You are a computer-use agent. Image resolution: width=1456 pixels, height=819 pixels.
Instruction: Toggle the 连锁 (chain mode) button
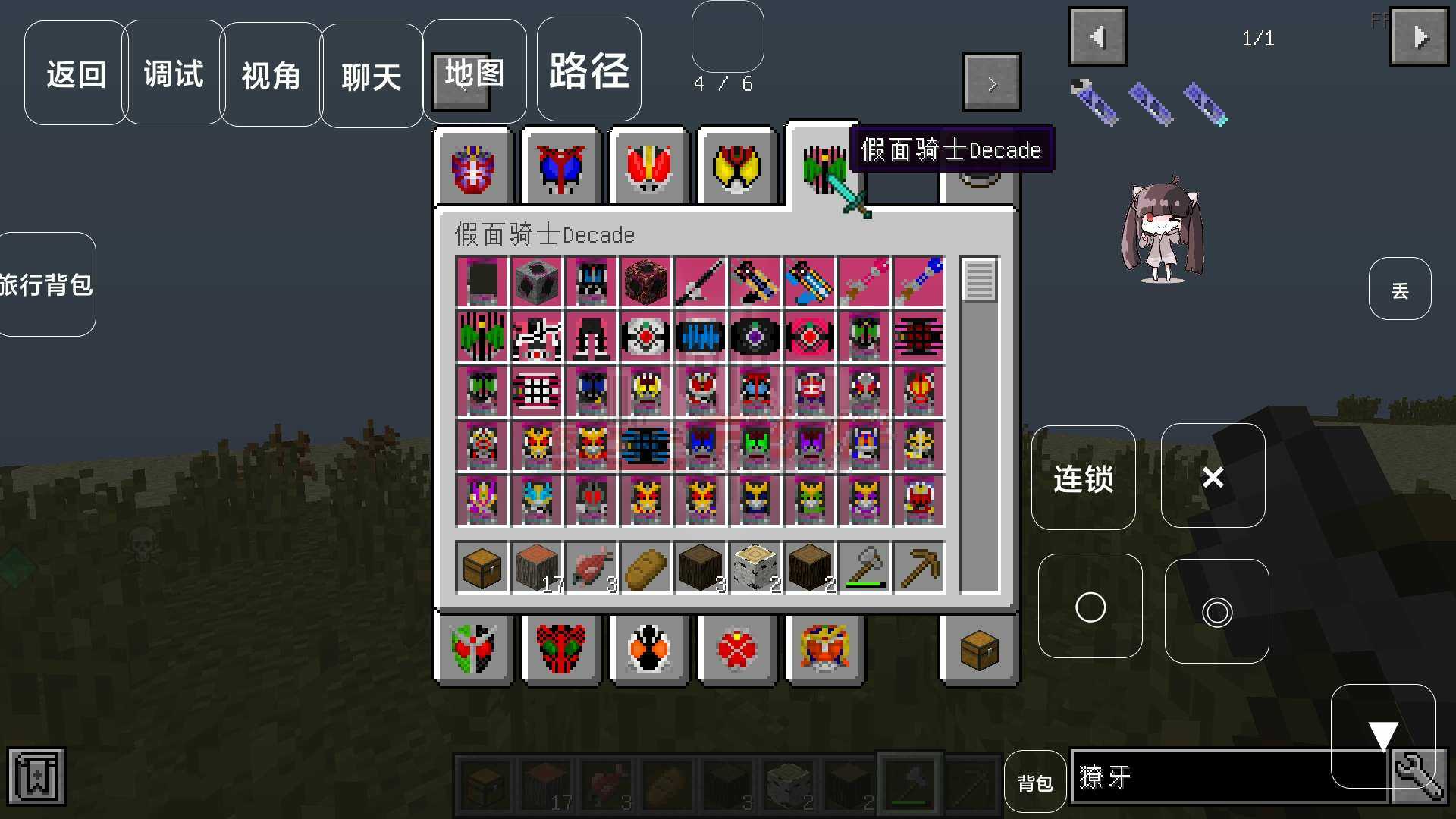1084,477
